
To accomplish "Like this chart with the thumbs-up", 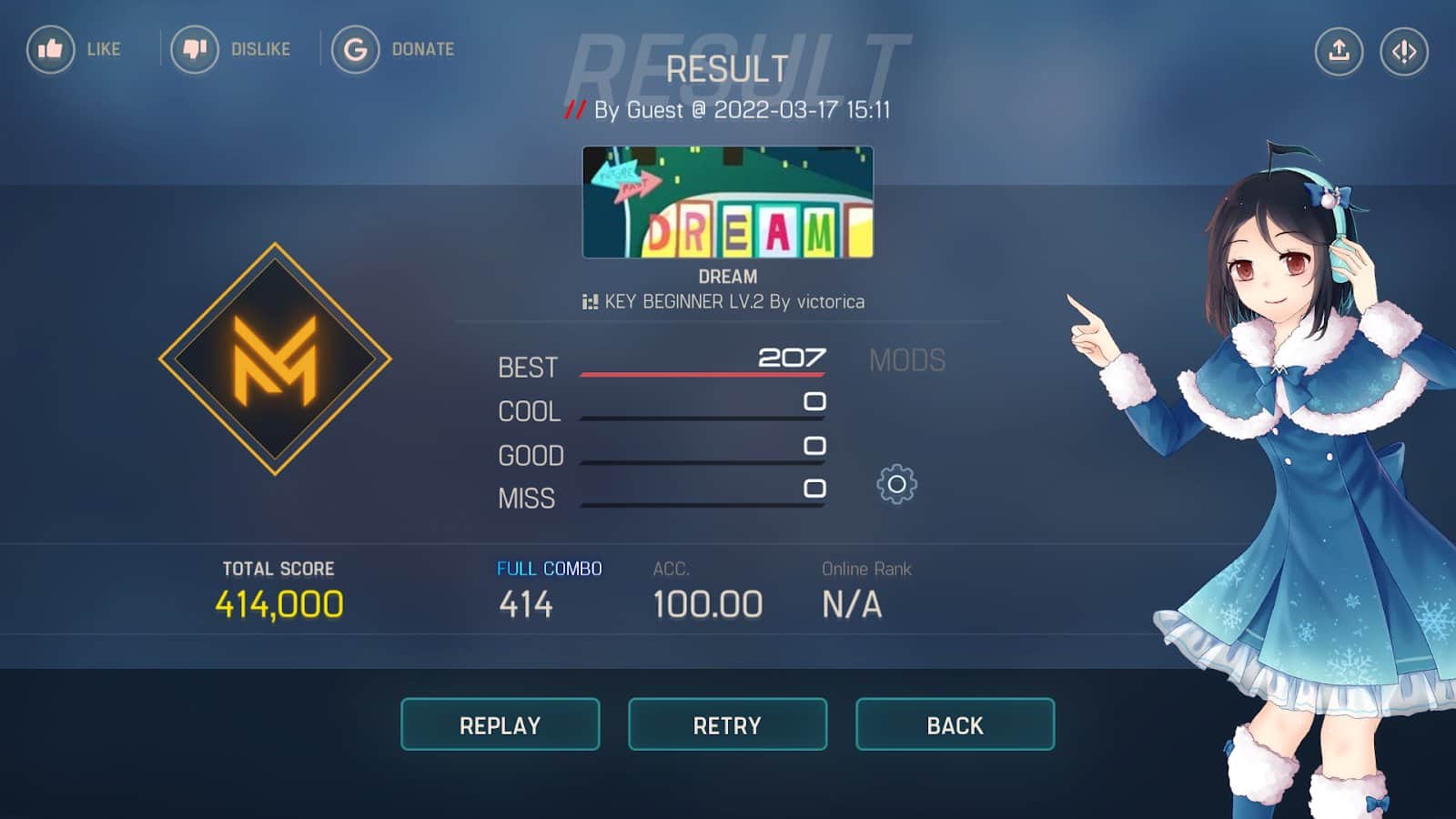I will click(51, 49).
